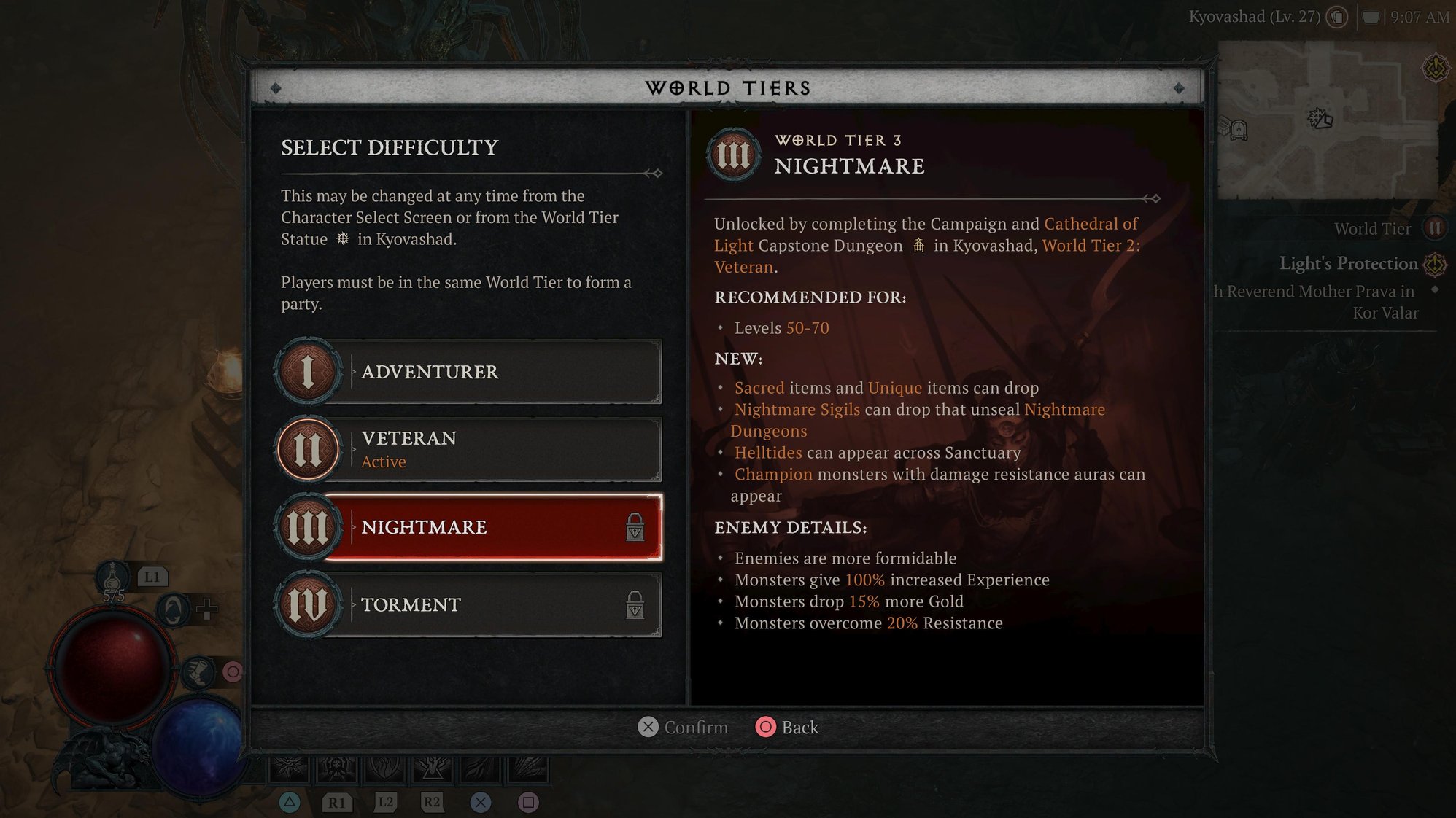Image resolution: width=1456 pixels, height=818 pixels.
Task: Select the Adventurer difficulty tier
Action: [474, 372]
